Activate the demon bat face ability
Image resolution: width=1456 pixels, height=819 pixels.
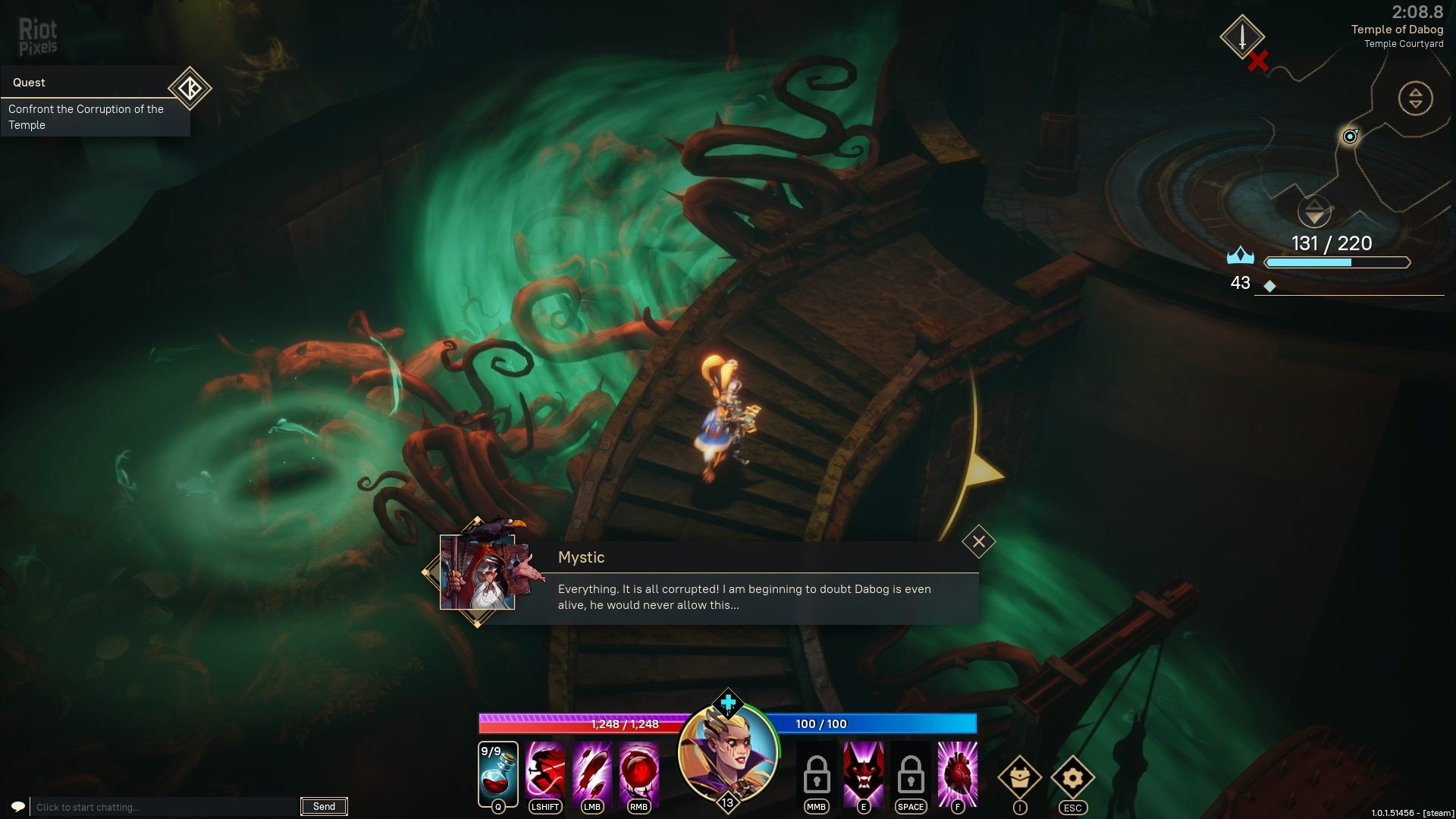tap(864, 773)
